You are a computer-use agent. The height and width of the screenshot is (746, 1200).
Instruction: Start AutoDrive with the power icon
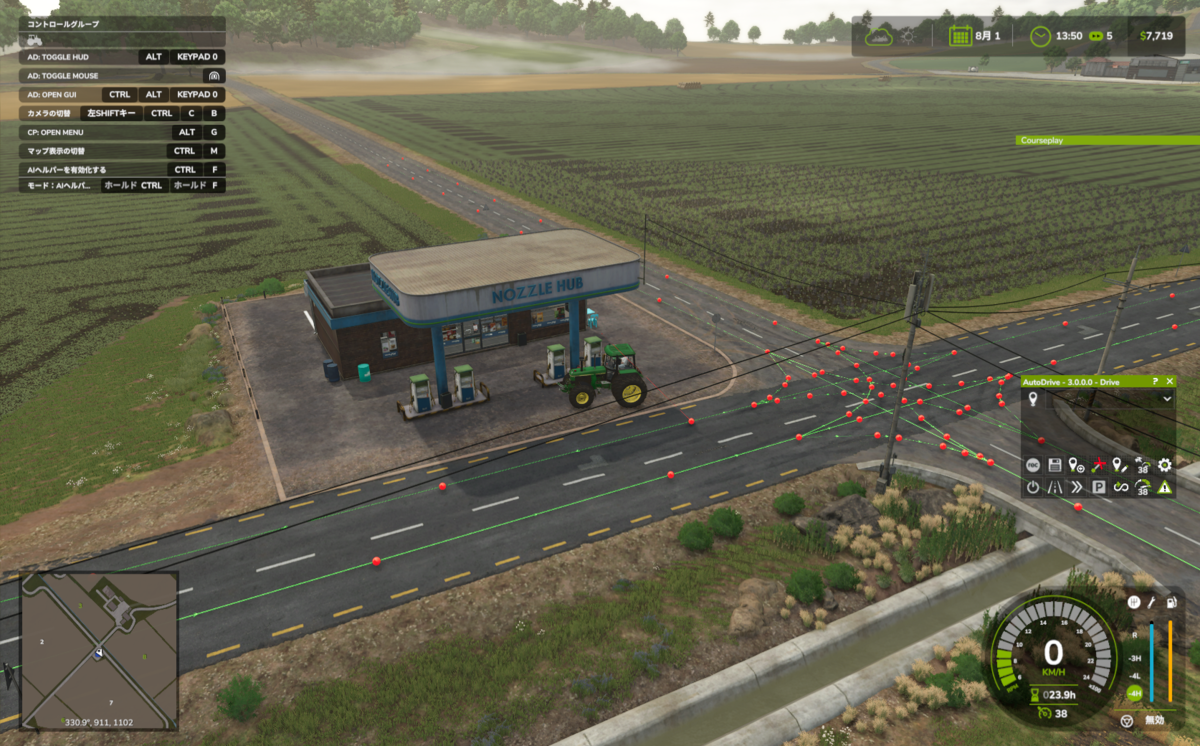(x=1033, y=487)
